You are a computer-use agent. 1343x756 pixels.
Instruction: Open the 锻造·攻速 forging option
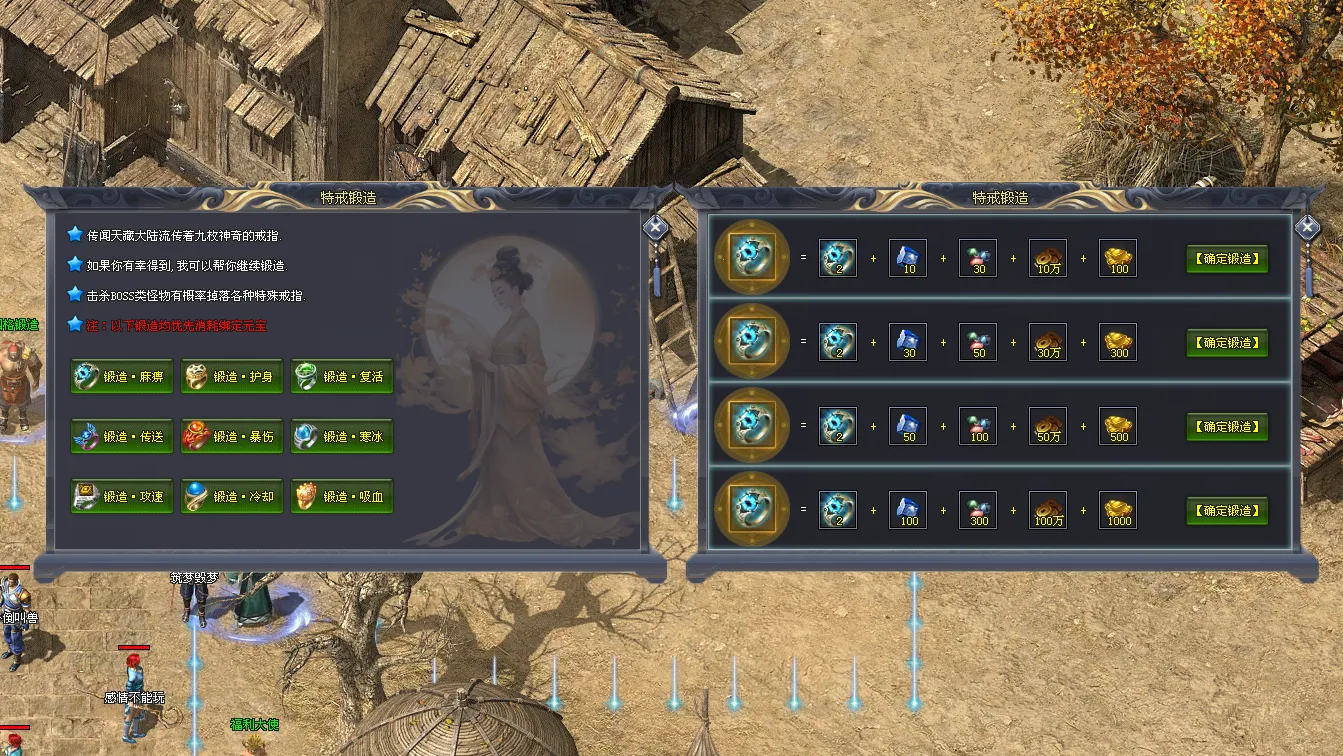coord(122,497)
